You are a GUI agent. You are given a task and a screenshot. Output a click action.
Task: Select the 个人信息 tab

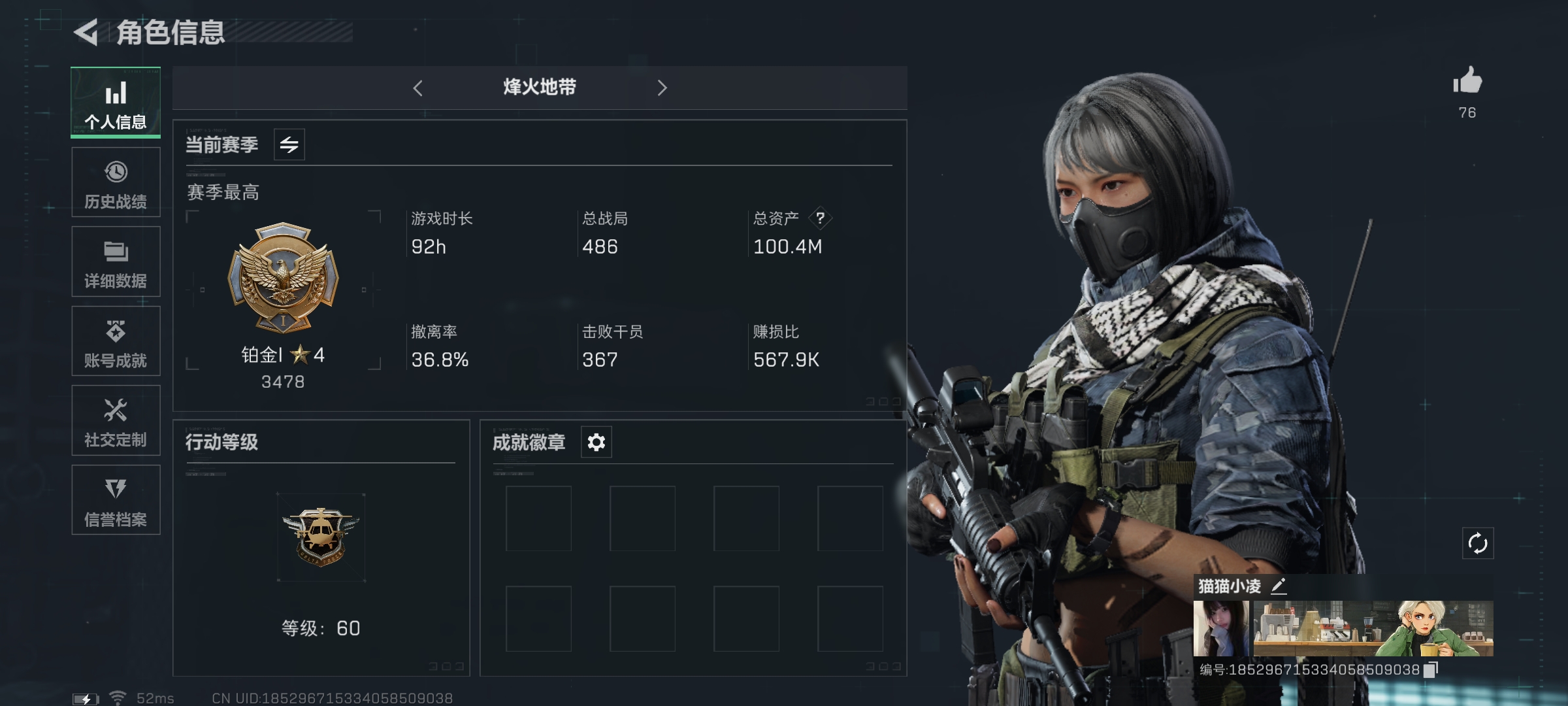(x=116, y=103)
